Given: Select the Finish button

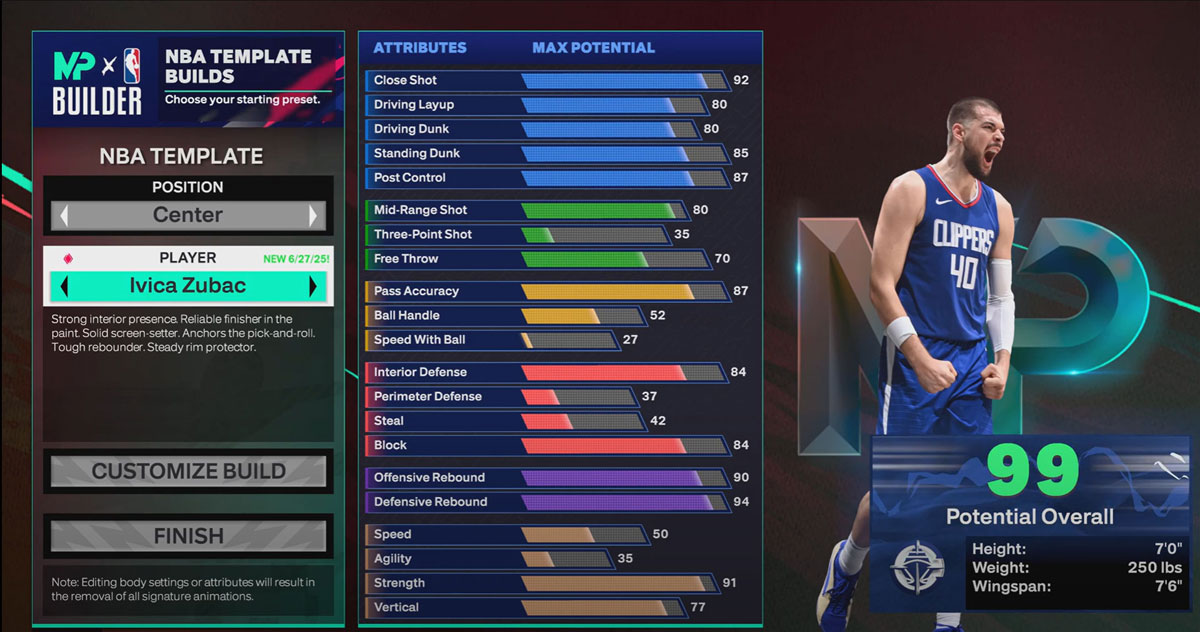Looking at the screenshot, I should [x=189, y=537].
